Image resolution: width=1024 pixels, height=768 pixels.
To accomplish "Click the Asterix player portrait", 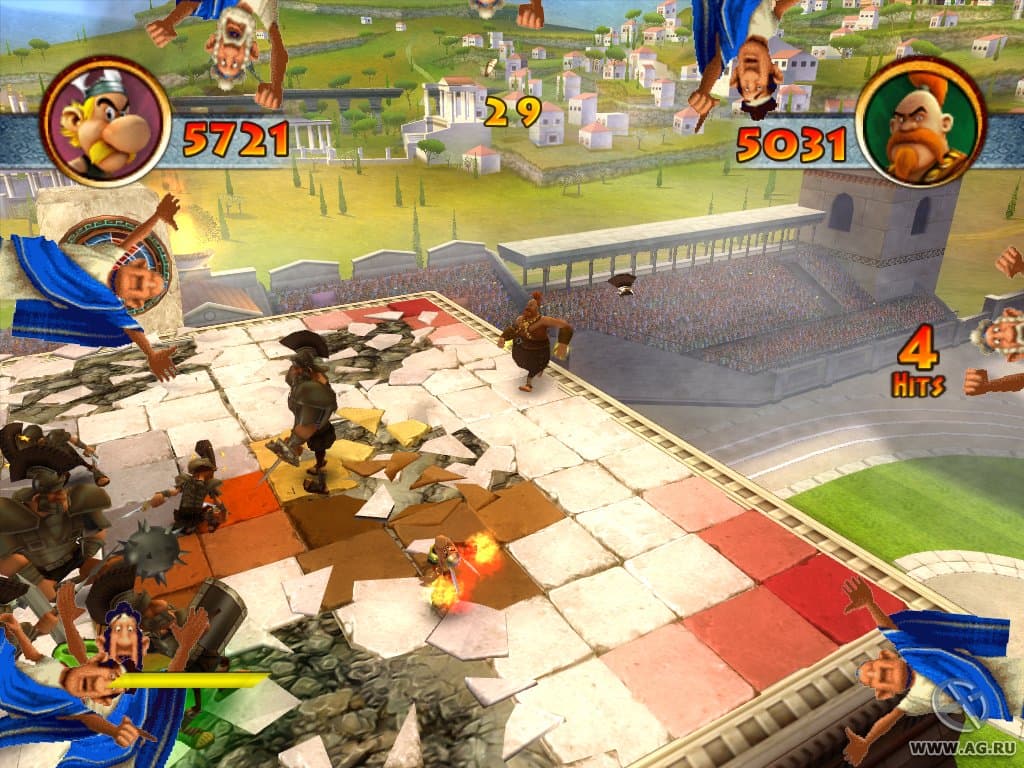I will click(x=104, y=121).
